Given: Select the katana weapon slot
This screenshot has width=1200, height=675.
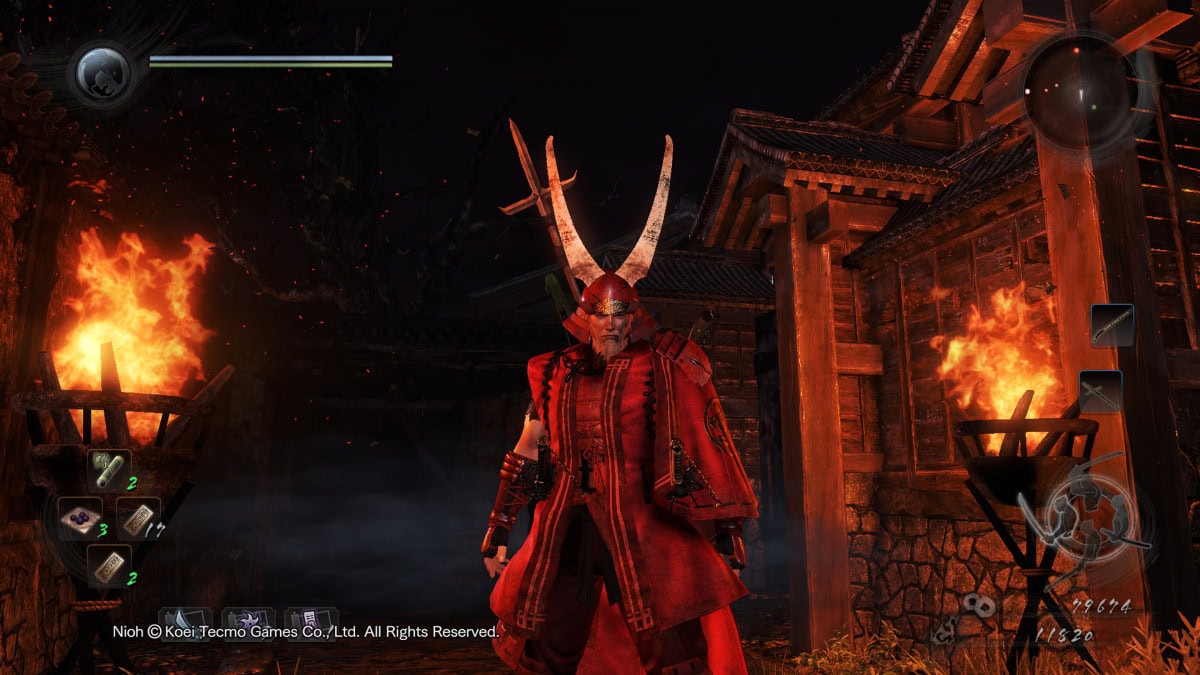Looking at the screenshot, I should (1113, 325).
